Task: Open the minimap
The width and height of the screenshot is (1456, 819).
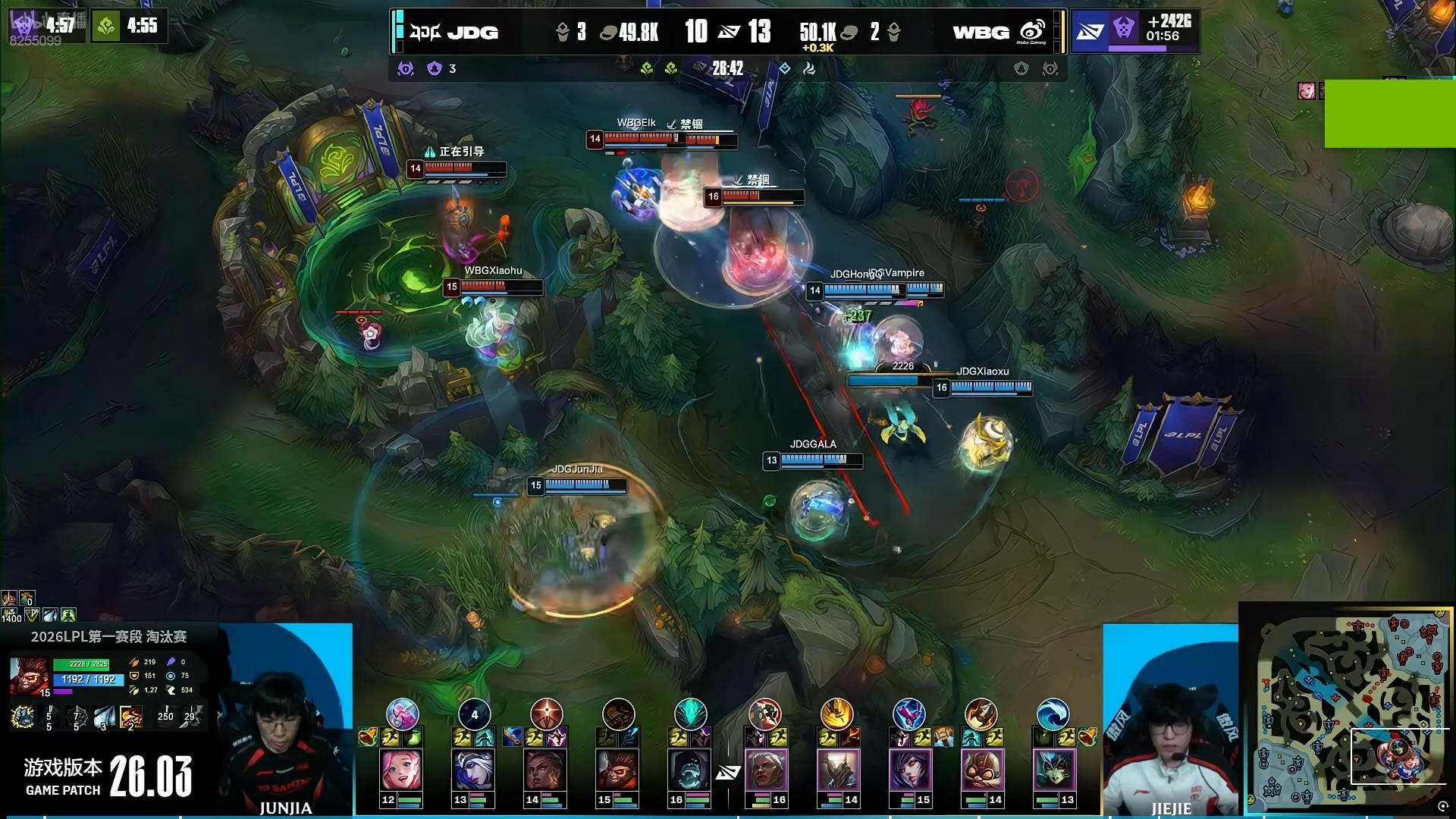Action: click(x=1348, y=710)
